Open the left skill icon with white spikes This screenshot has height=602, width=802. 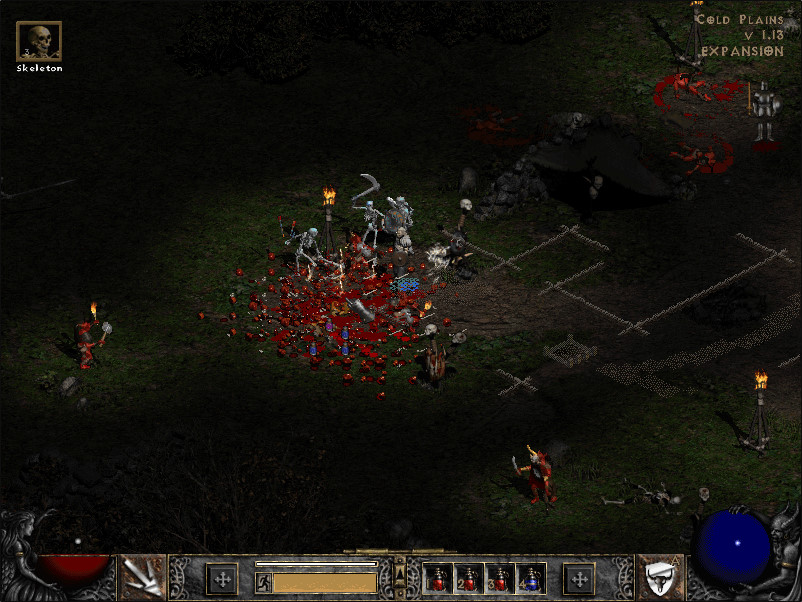[x=142, y=577]
